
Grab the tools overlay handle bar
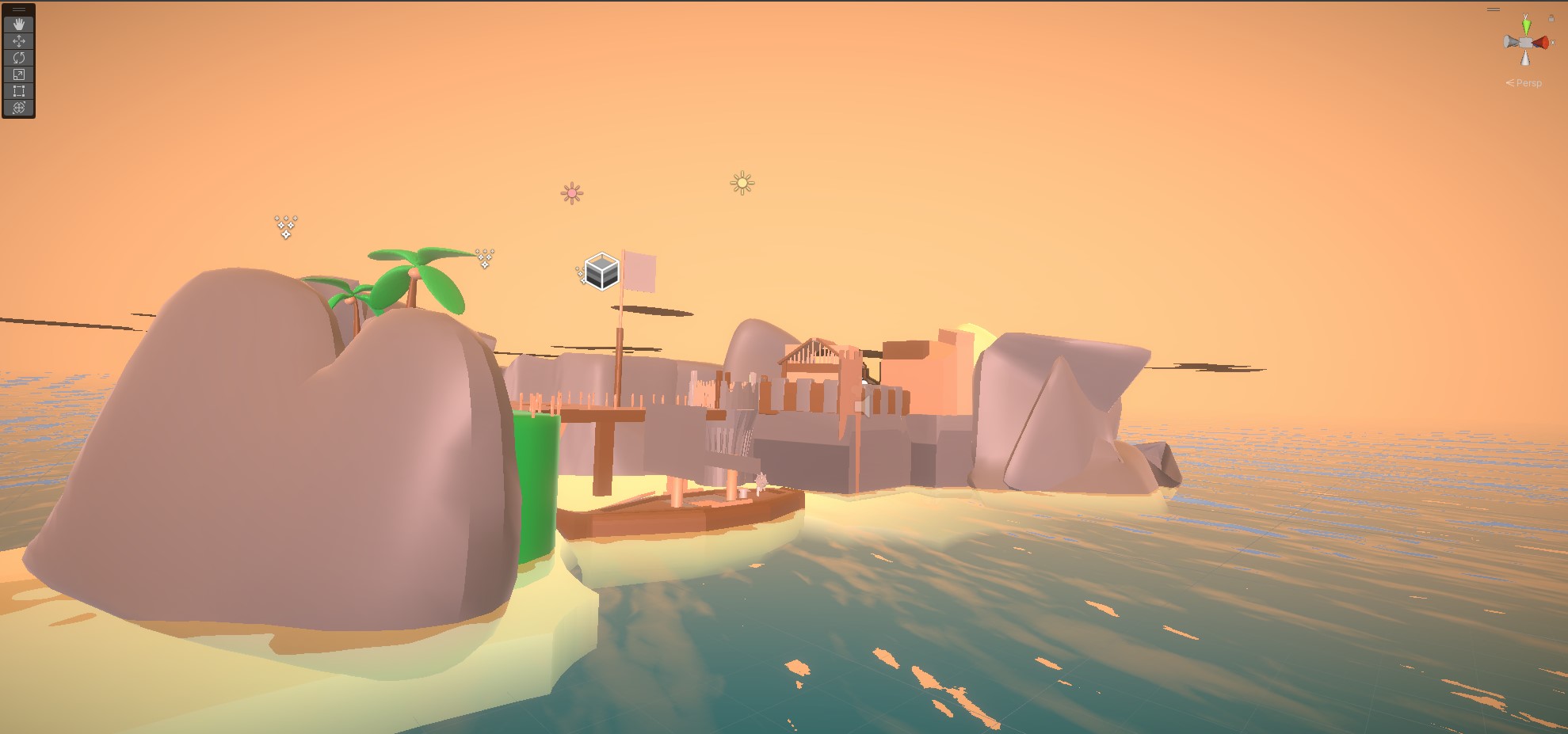(x=19, y=10)
